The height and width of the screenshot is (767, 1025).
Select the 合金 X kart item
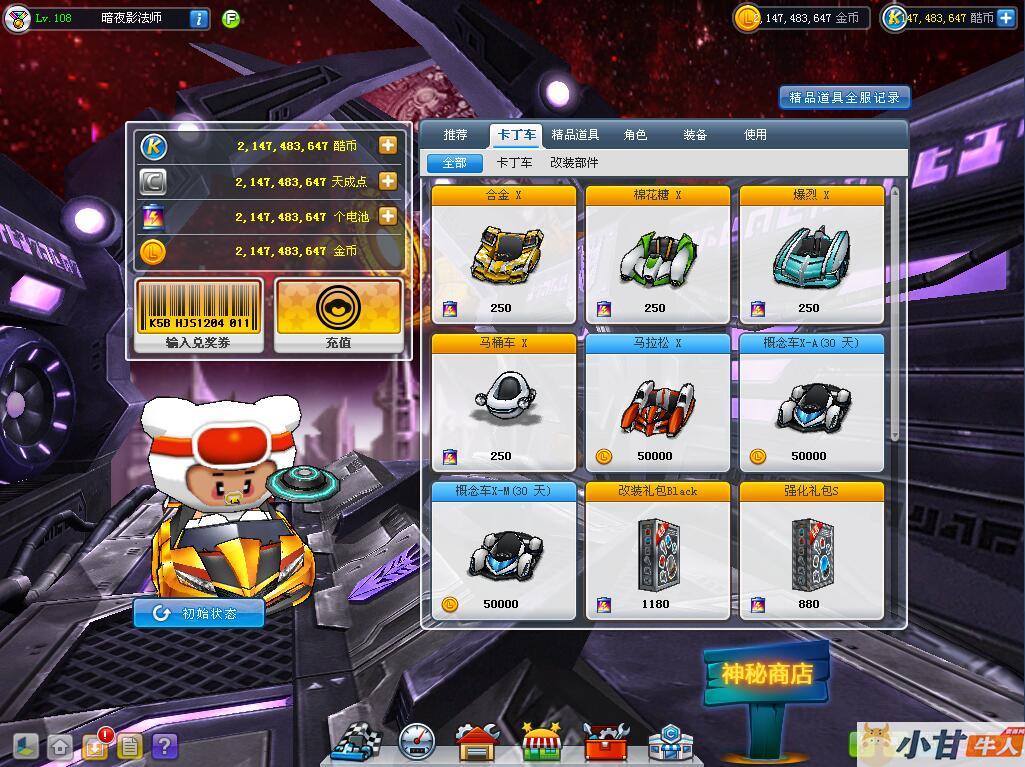click(504, 254)
